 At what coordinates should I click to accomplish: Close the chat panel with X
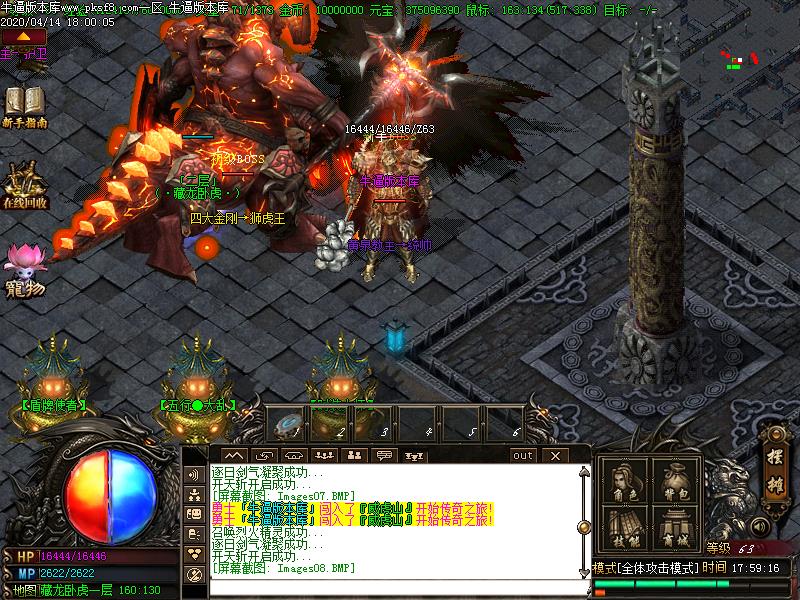pos(555,456)
